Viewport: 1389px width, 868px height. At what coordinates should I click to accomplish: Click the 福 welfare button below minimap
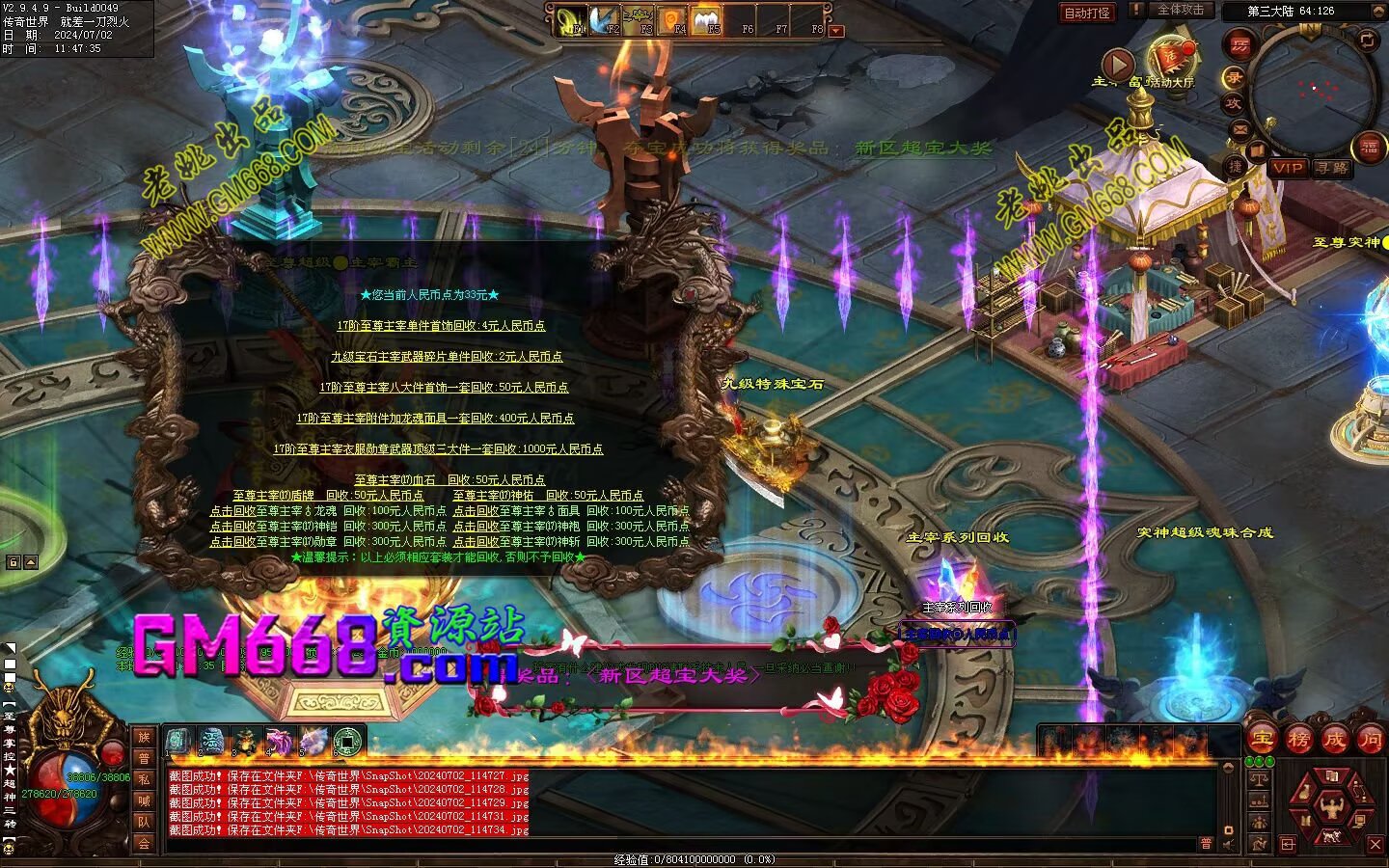tap(1369, 148)
